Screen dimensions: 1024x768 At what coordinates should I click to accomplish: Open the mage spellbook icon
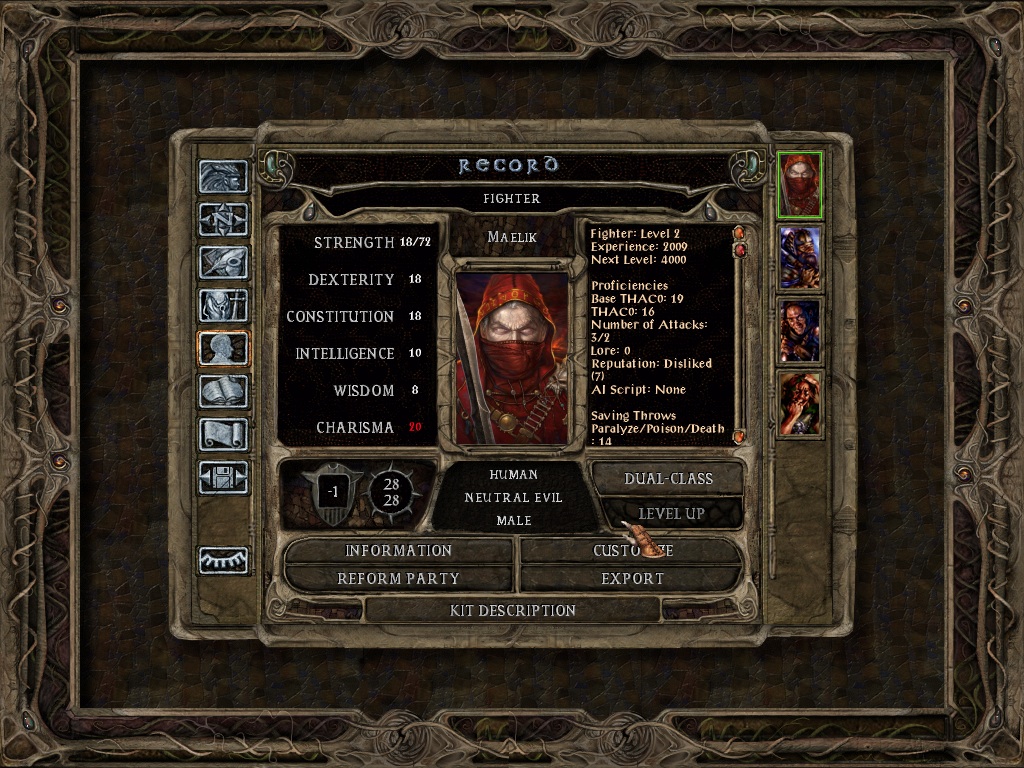coord(223,391)
